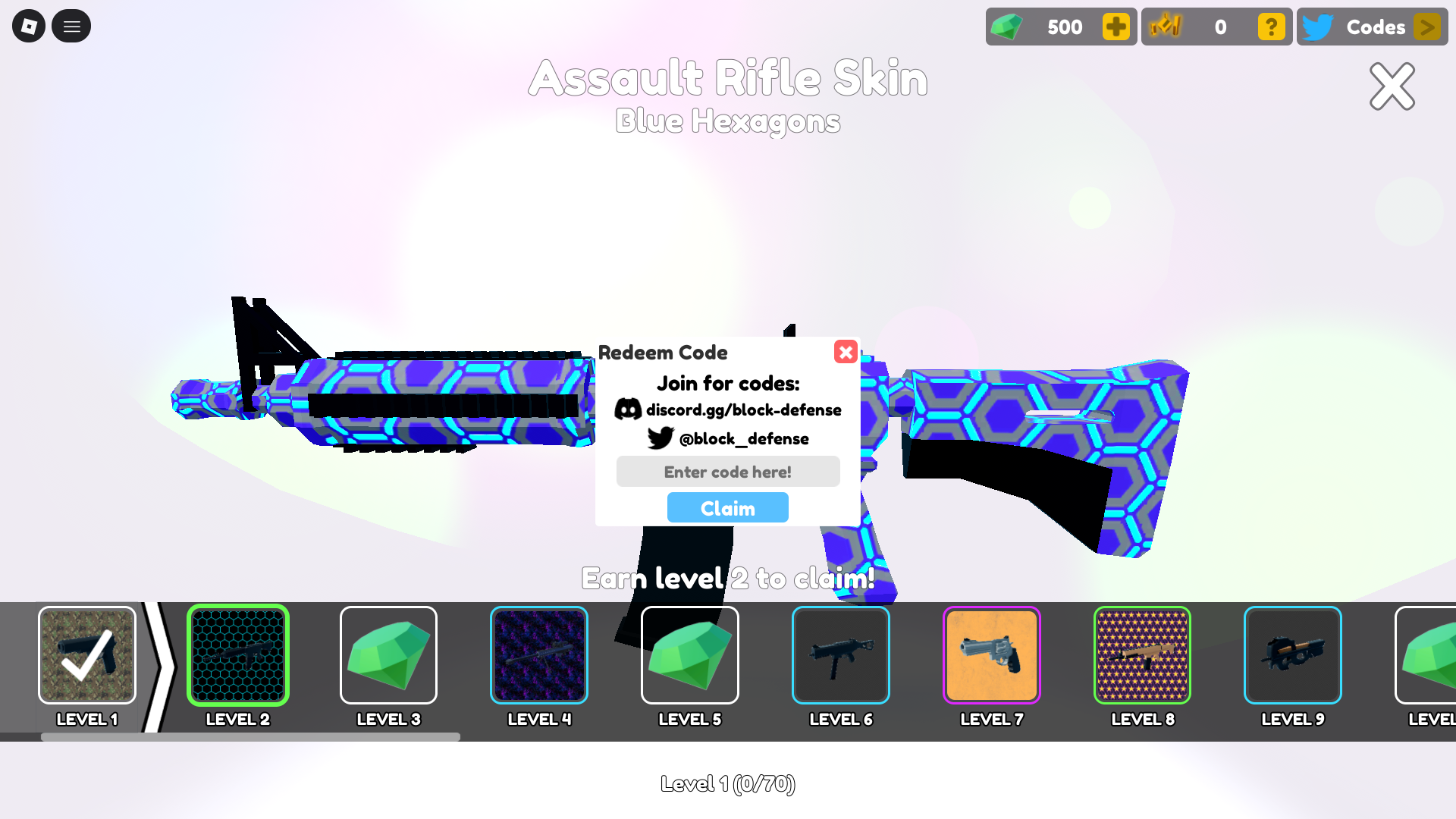This screenshot has width=1456, height=819.
Task: Claim the redeem code
Action: point(727,507)
